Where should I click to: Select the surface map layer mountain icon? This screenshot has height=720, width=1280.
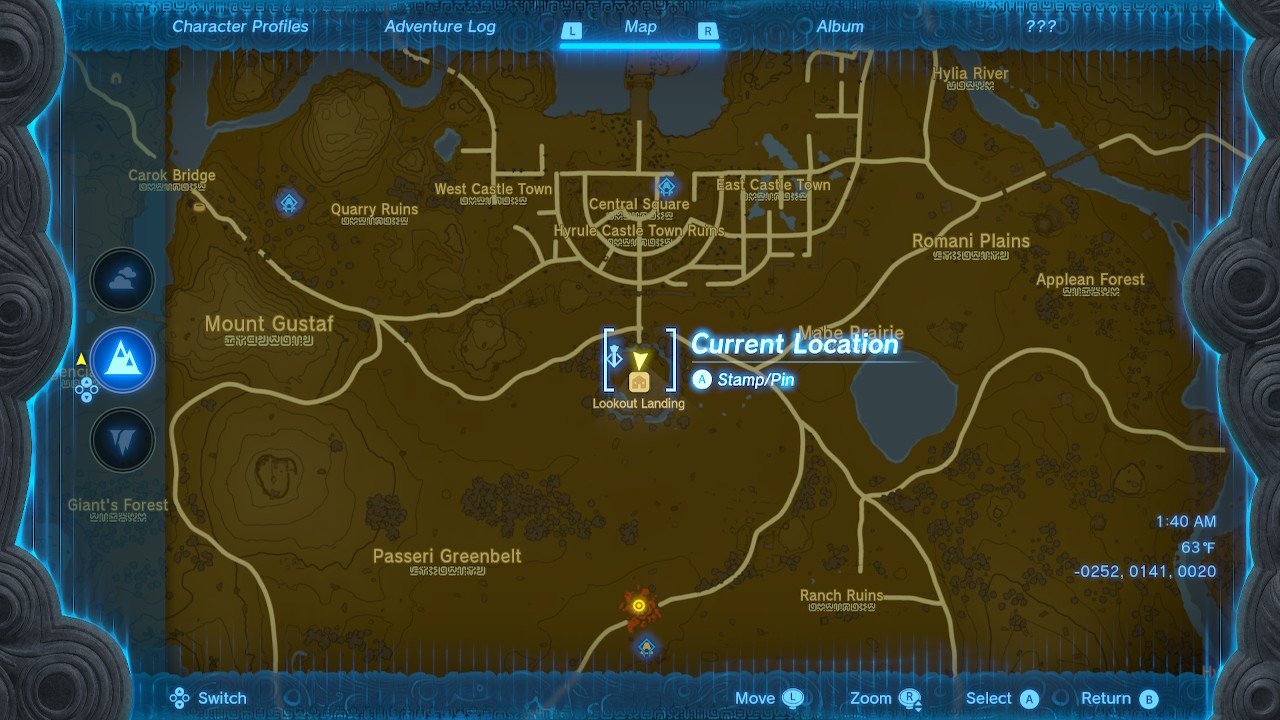[x=122, y=360]
